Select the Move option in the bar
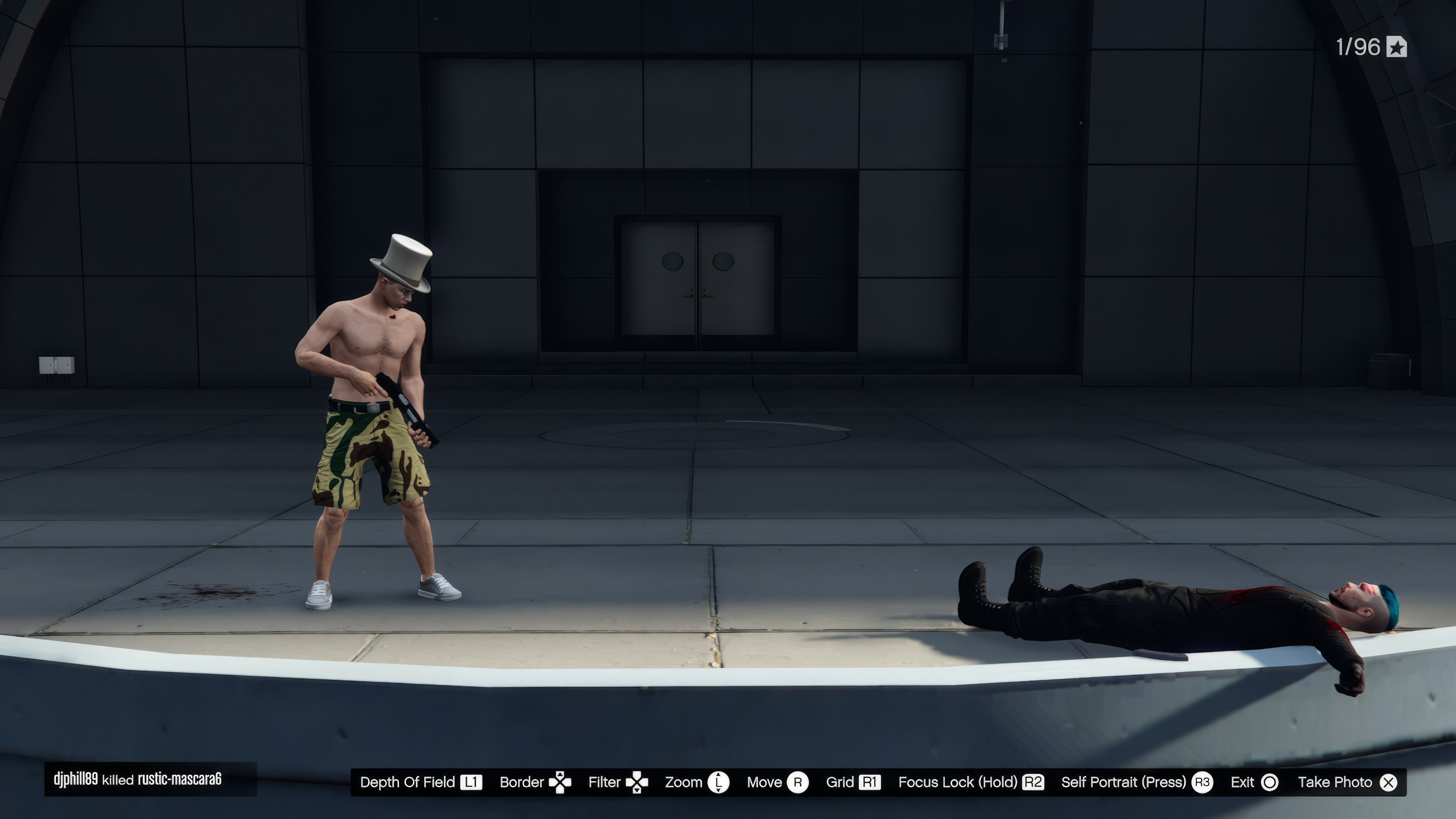The height and width of the screenshot is (819, 1456). (x=765, y=782)
